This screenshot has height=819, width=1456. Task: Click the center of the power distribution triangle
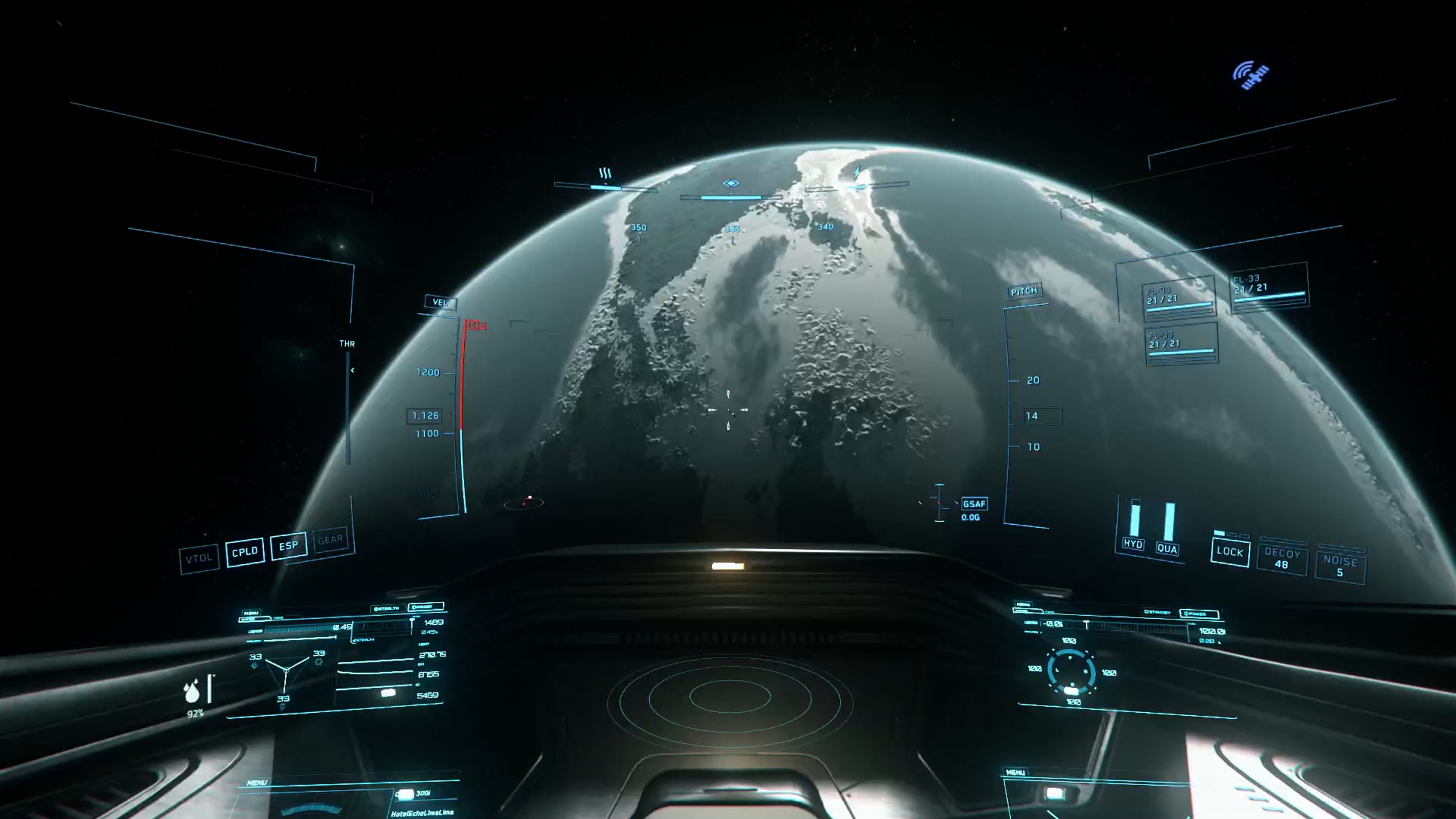click(x=286, y=669)
